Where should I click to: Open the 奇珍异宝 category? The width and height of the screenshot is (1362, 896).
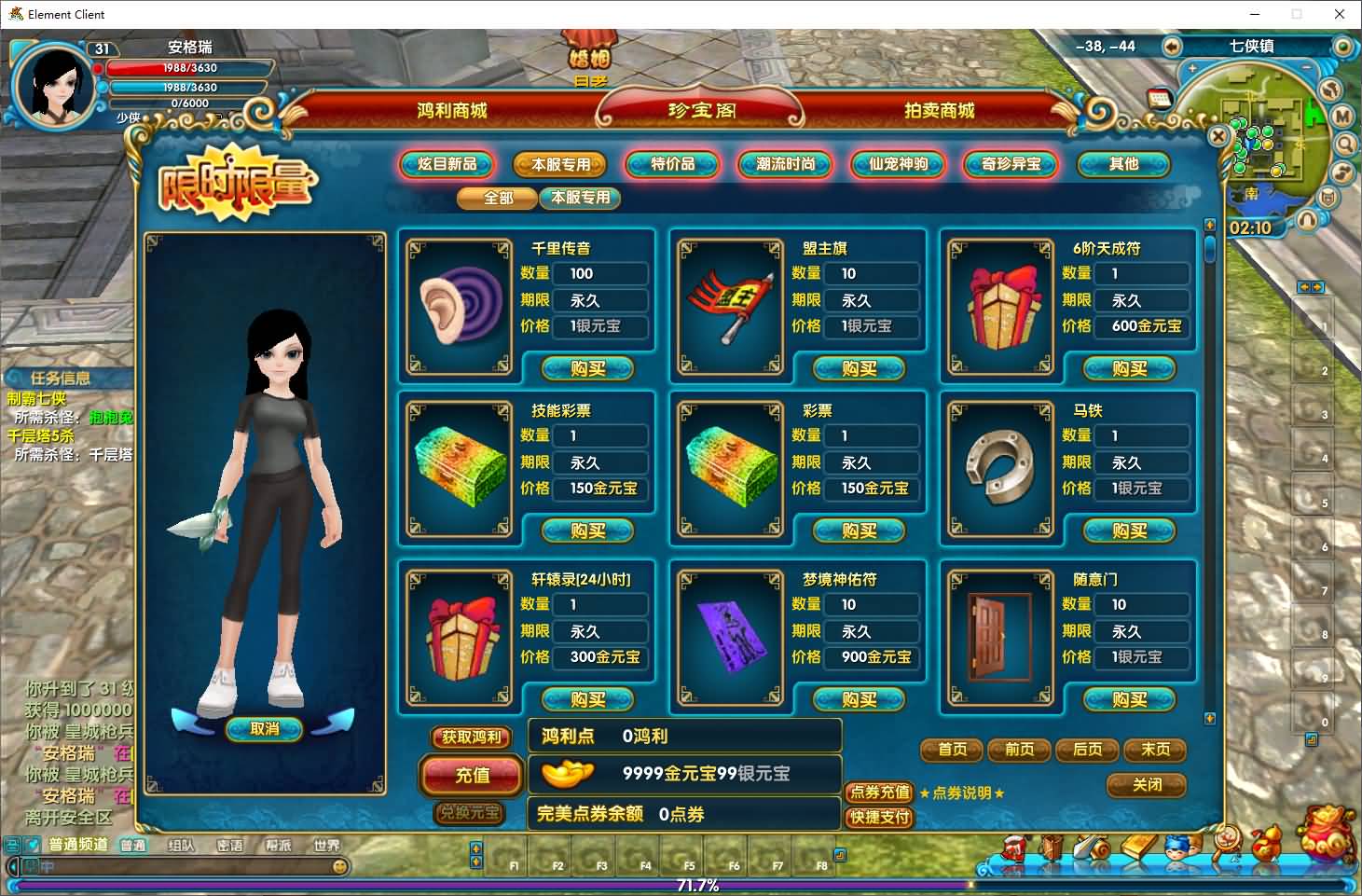pyautogui.click(x=1011, y=164)
